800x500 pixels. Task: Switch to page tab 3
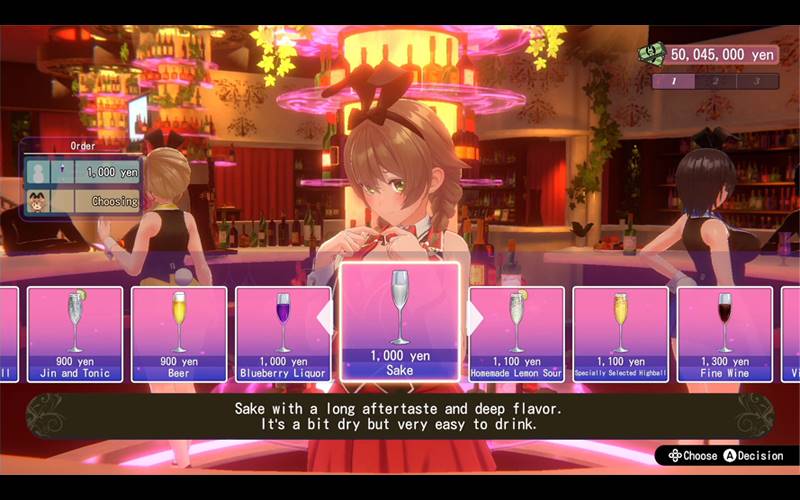click(x=757, y=81)
